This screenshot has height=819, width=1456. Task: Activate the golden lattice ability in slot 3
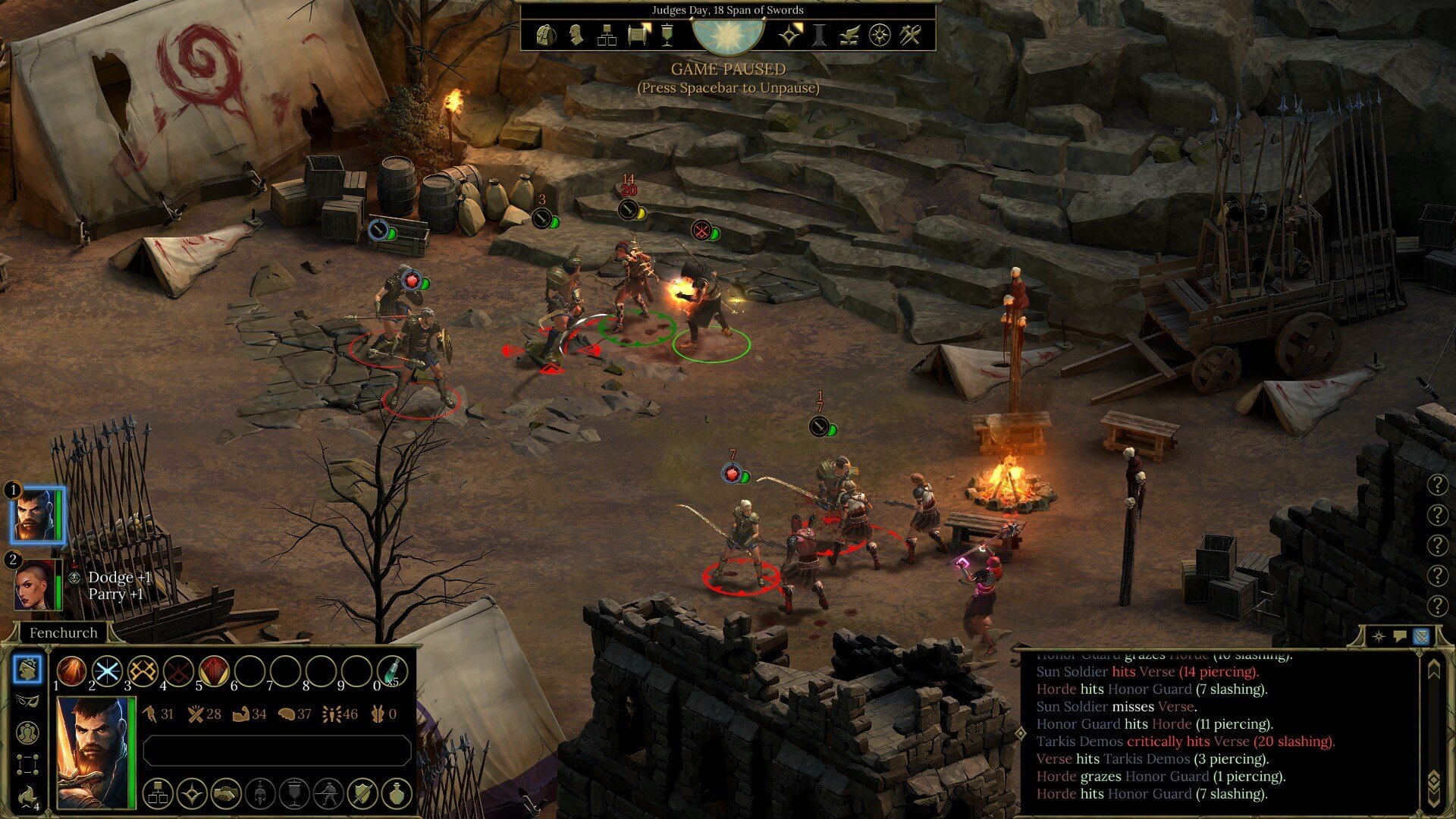tap(143, 670)
